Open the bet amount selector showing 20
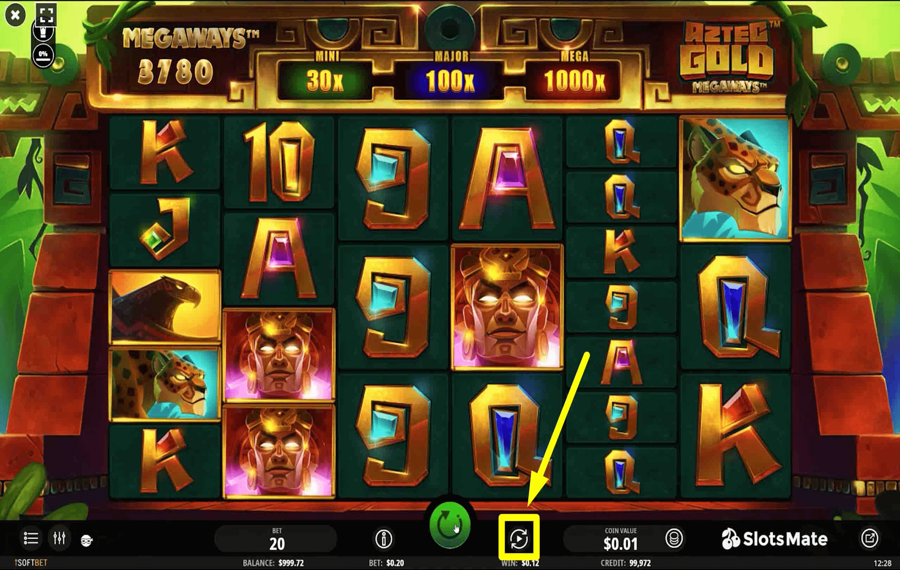This screenshot has height=570, width=900. pyautogui.click(x=277, y=539)
